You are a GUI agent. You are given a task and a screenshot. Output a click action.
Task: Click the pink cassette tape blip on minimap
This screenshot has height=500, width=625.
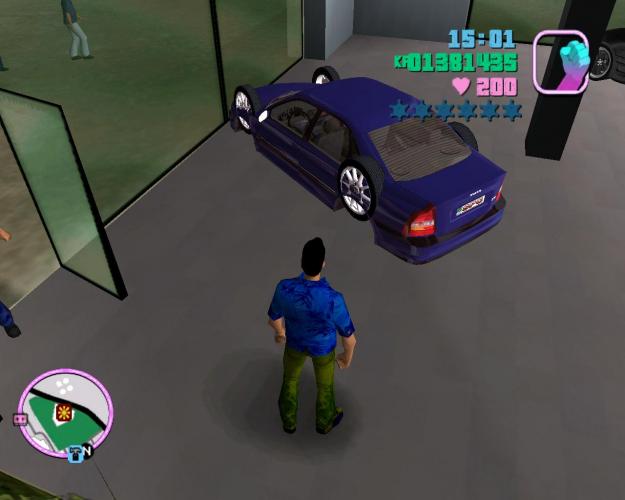(18, 420)
